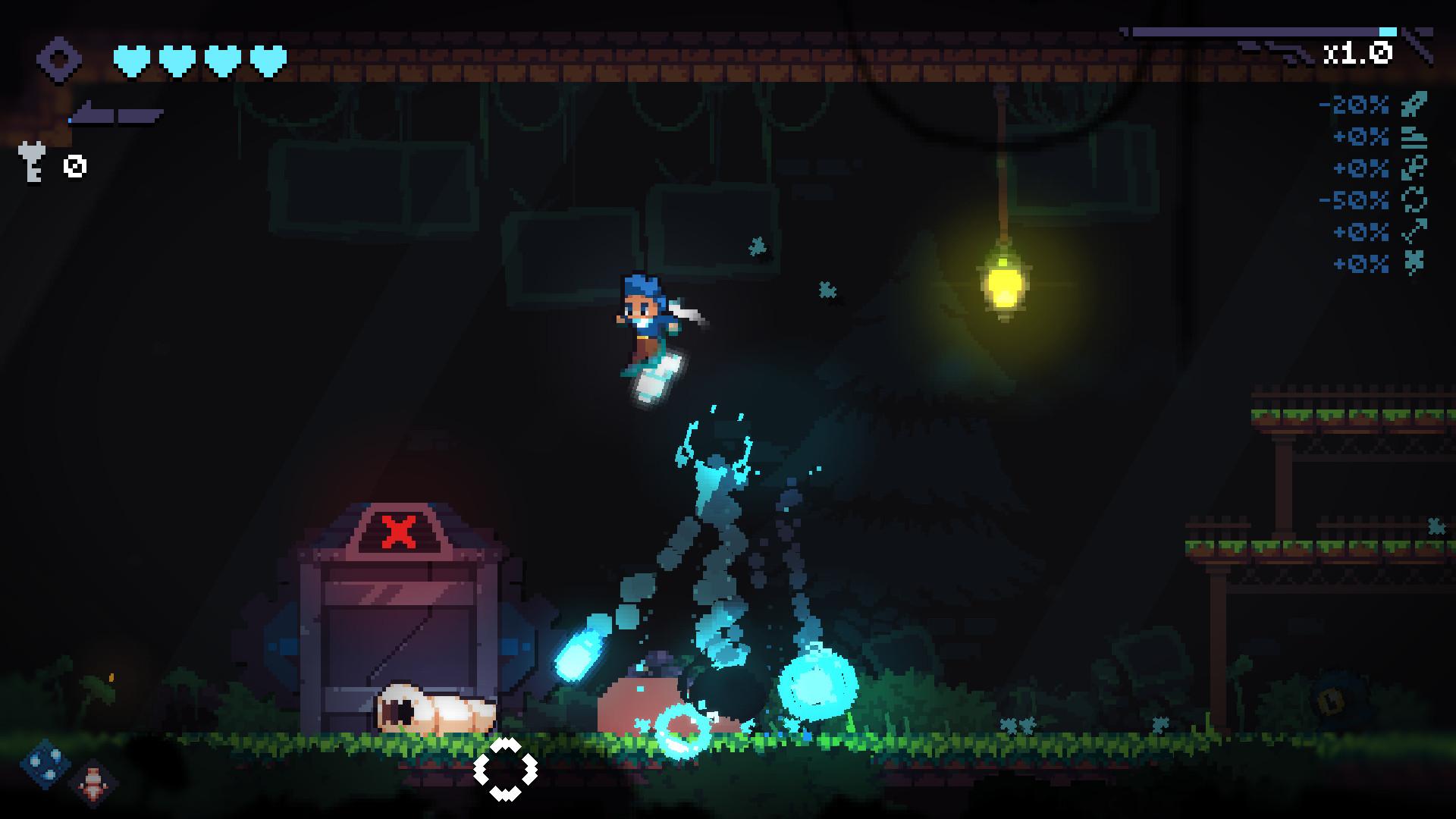
Task: Click the 0 key count label
Action: pyautogui.click(x=74, y=167)
